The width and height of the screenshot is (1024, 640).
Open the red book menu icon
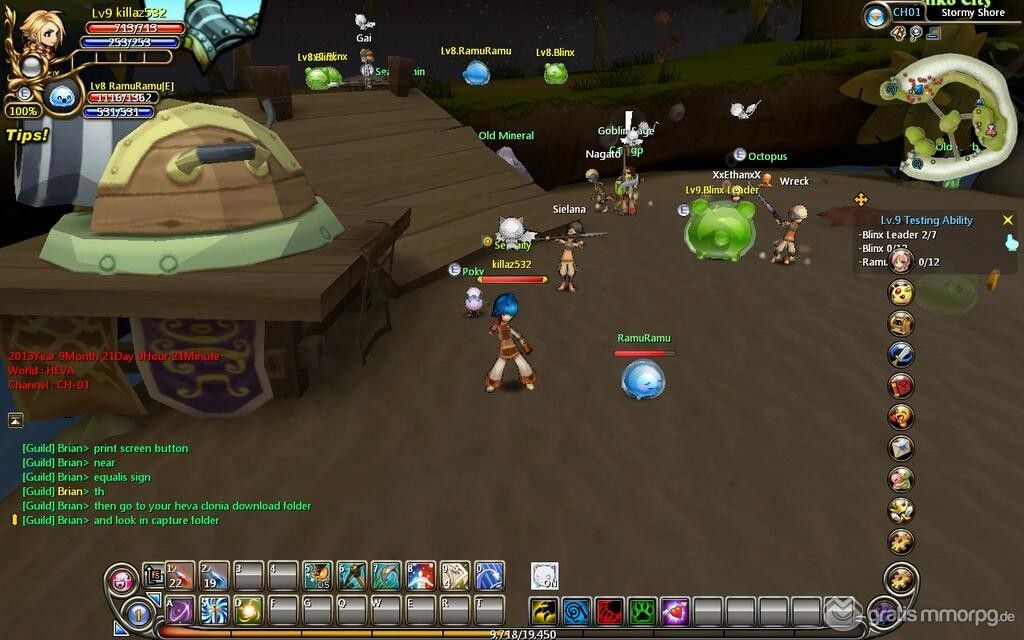tap(901, 386)
